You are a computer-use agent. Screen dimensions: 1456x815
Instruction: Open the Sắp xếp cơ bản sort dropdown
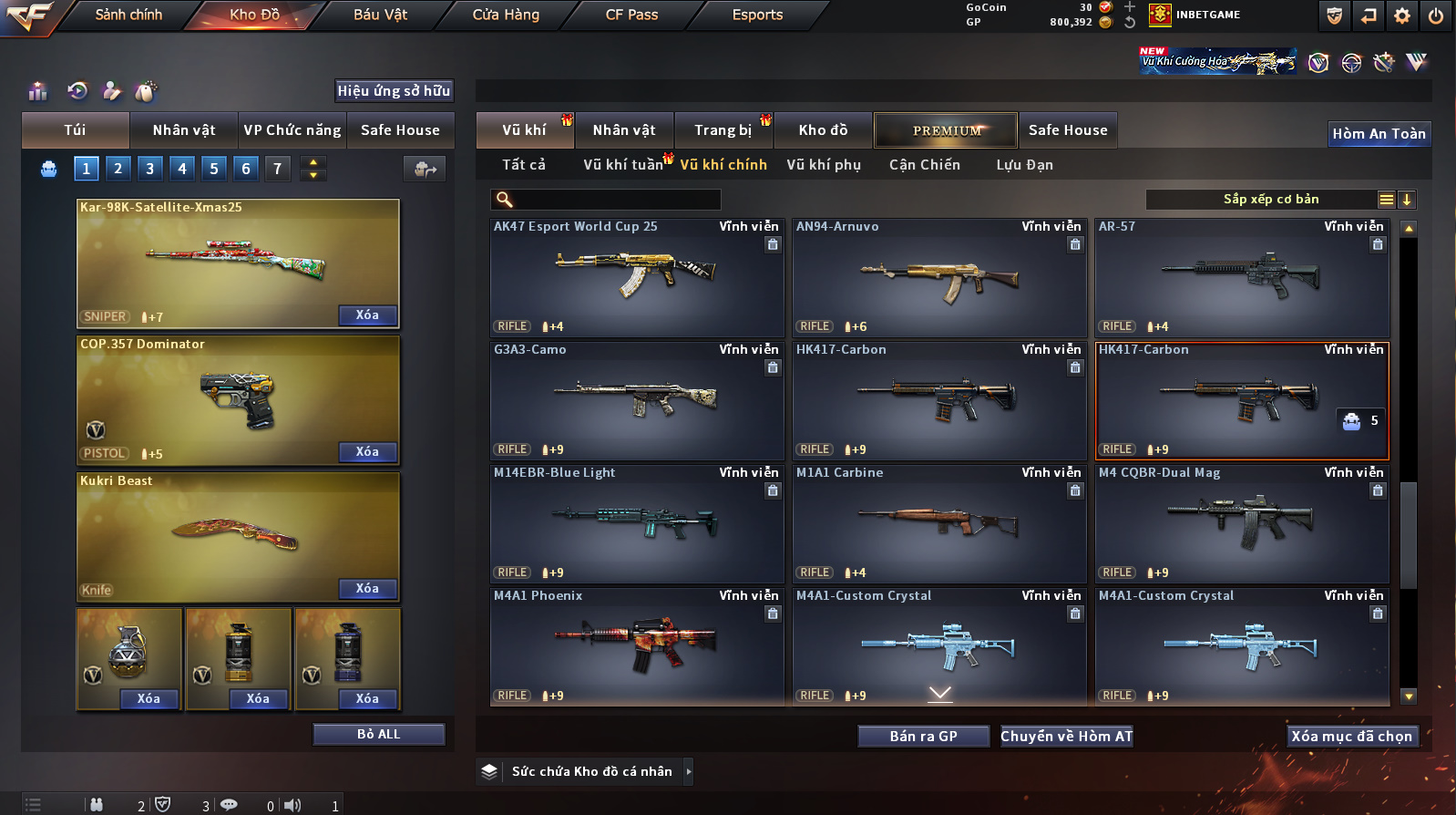point(1270,200)
